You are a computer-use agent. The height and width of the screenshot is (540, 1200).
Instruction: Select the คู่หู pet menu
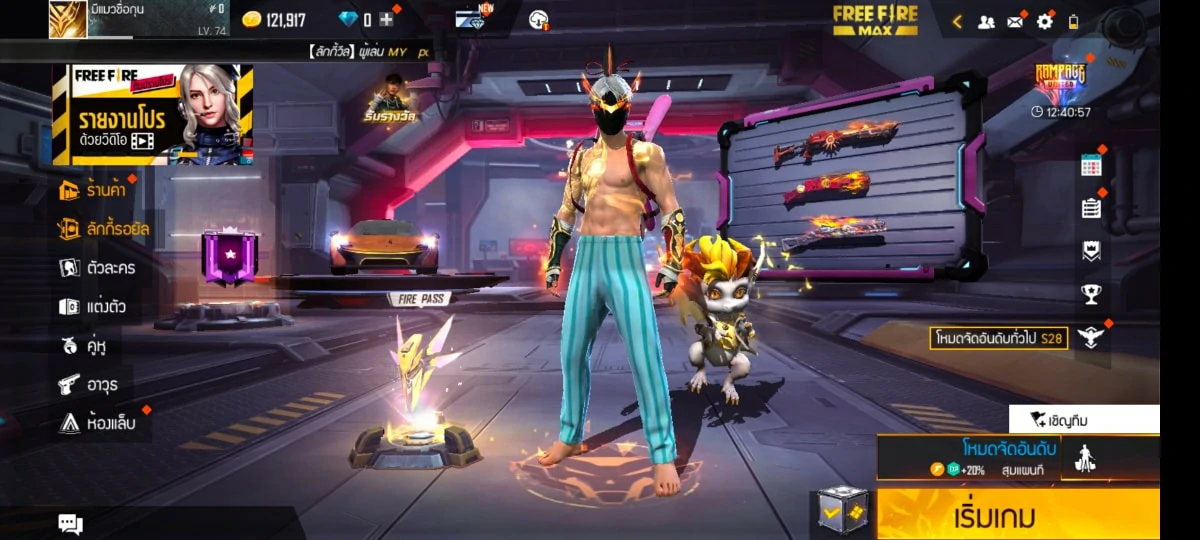pyautogui.click(x=84, y=346)
